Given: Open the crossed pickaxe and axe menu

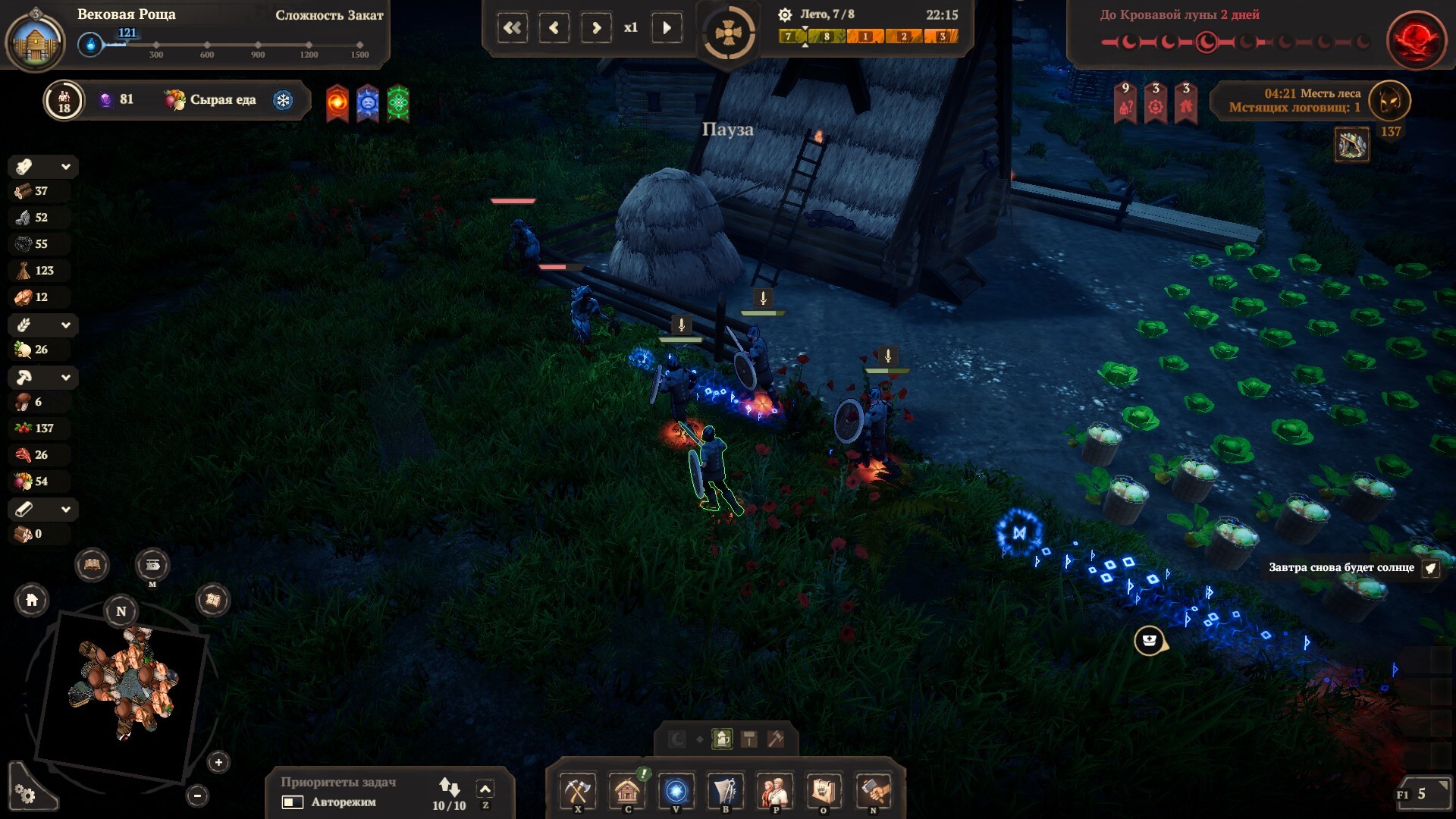Looking at the screenshot, I should point(578,792).
